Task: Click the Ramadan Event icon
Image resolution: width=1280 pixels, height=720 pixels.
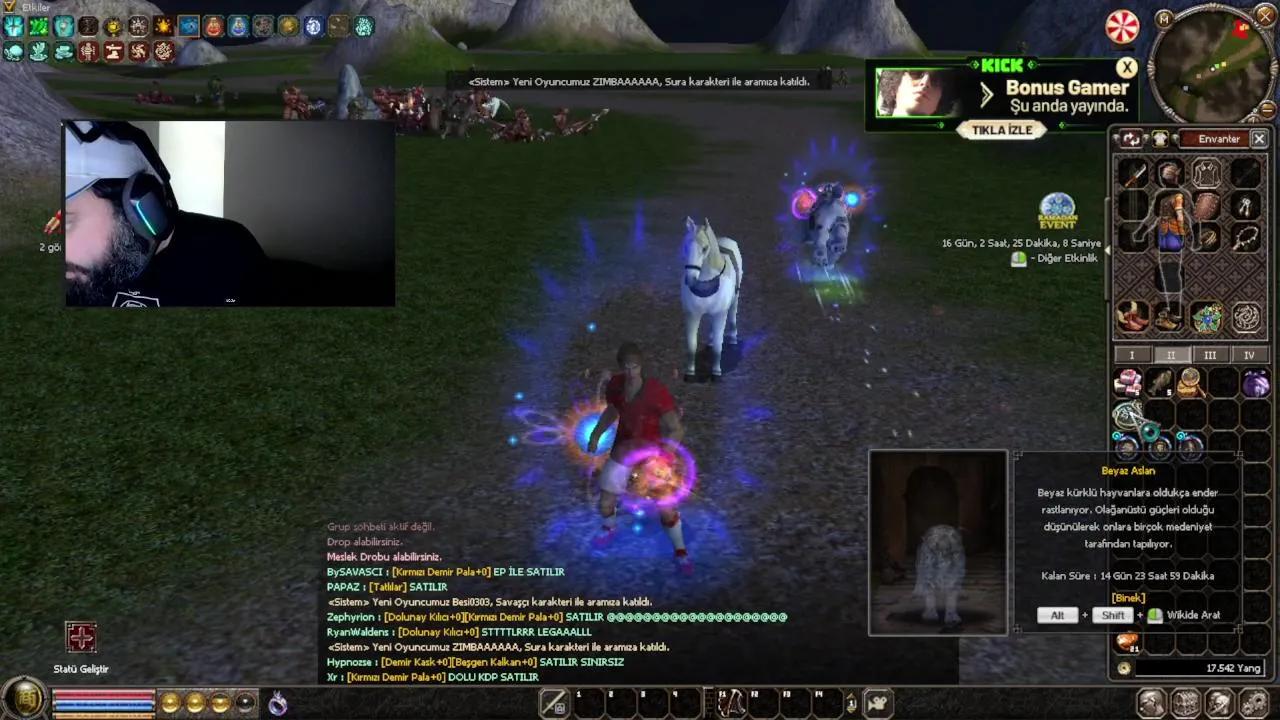Action: tap(1057, 213)
